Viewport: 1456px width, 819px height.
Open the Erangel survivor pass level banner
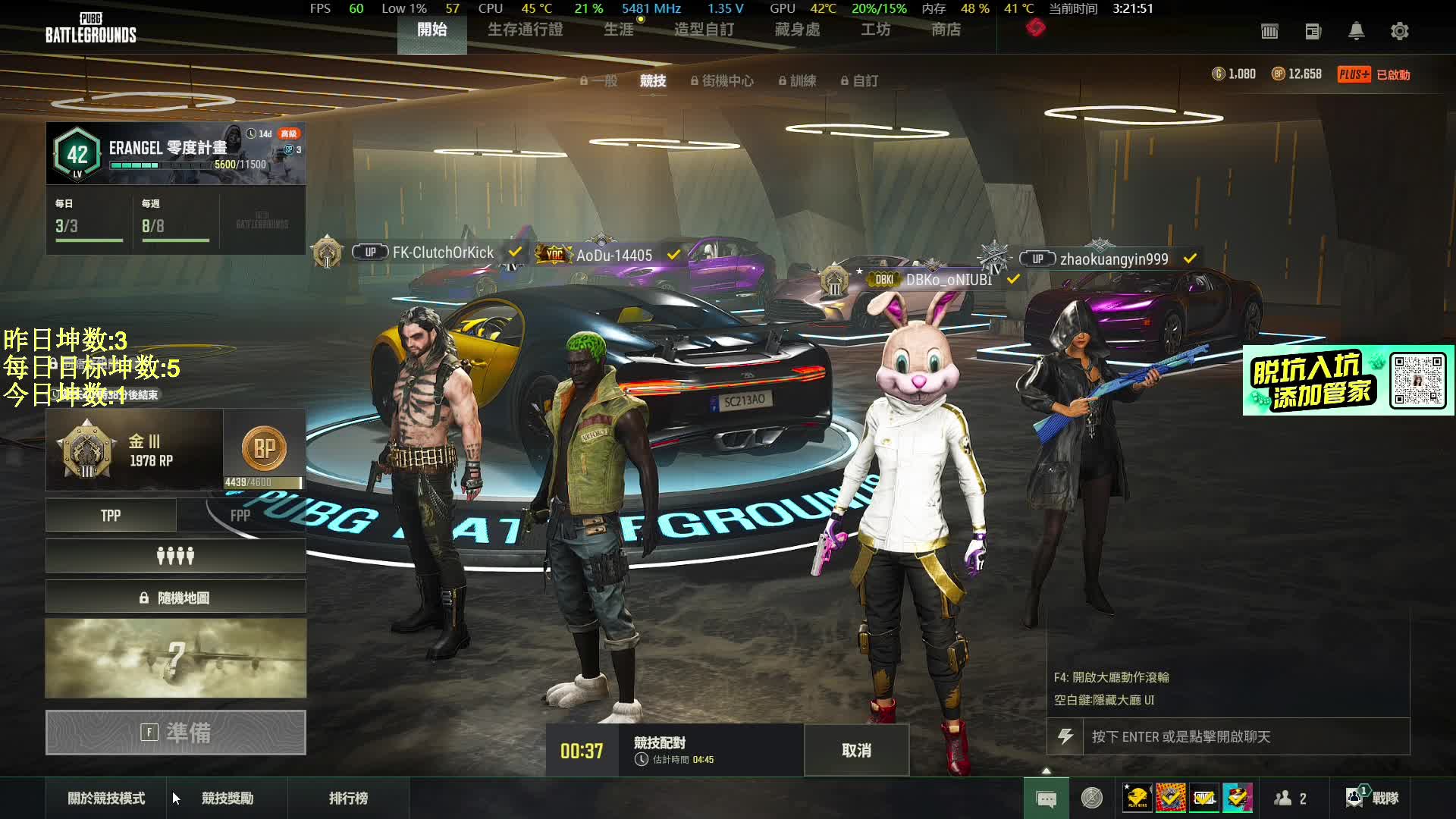[x=175, y=153]
